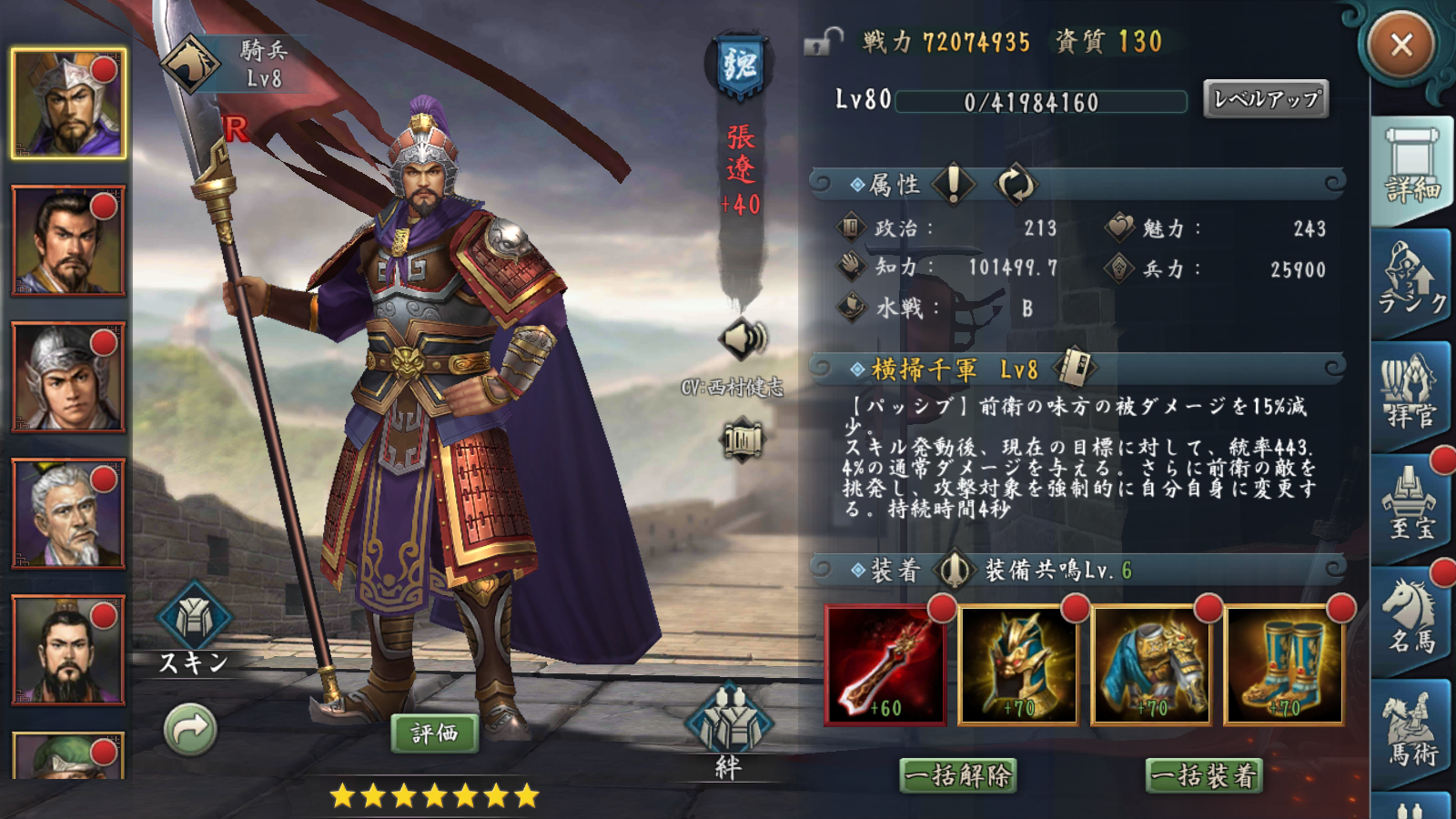Open the スキン skin menu
Image resolution: width=1456 pixels, height=819 pixels.
tap(194, 628)
